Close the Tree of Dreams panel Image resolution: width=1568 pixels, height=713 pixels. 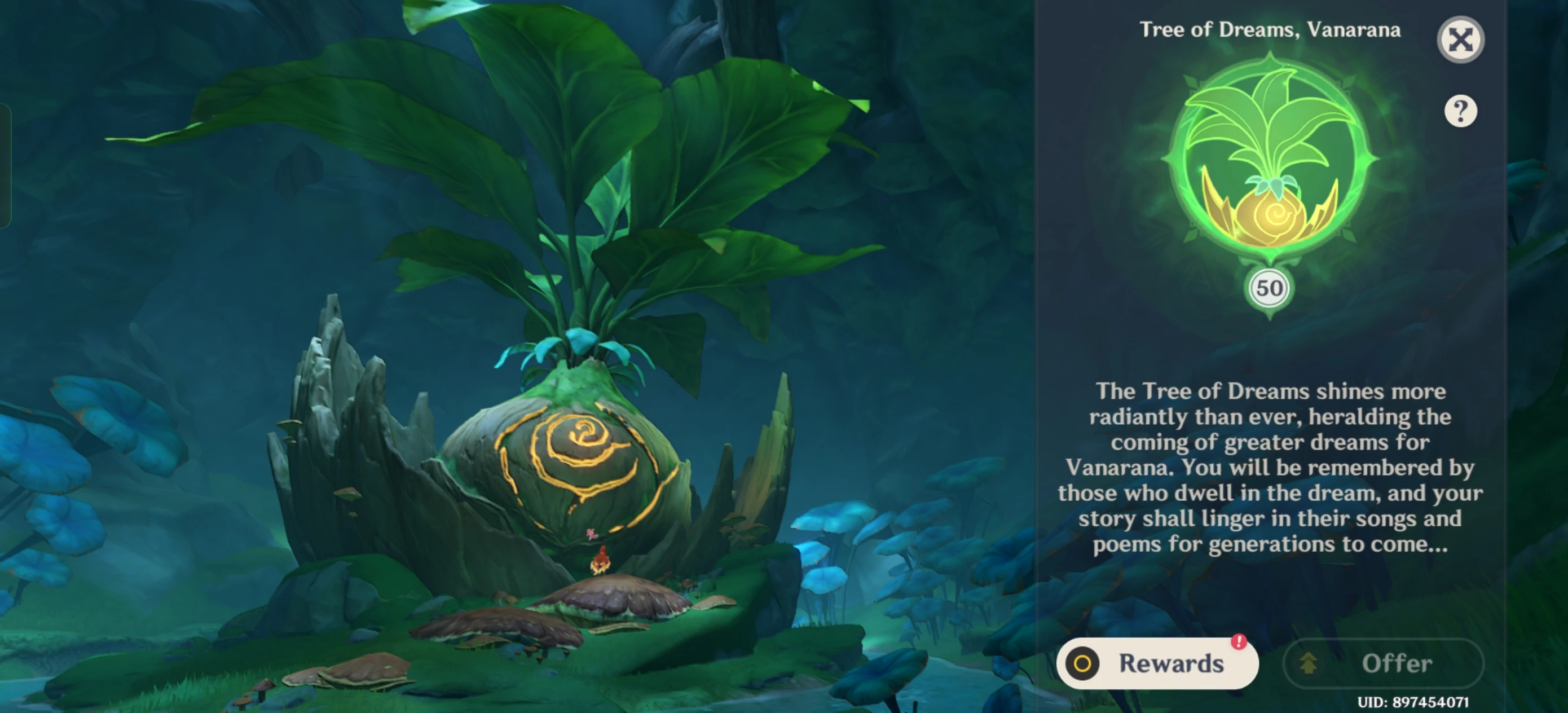point(1461,39)
